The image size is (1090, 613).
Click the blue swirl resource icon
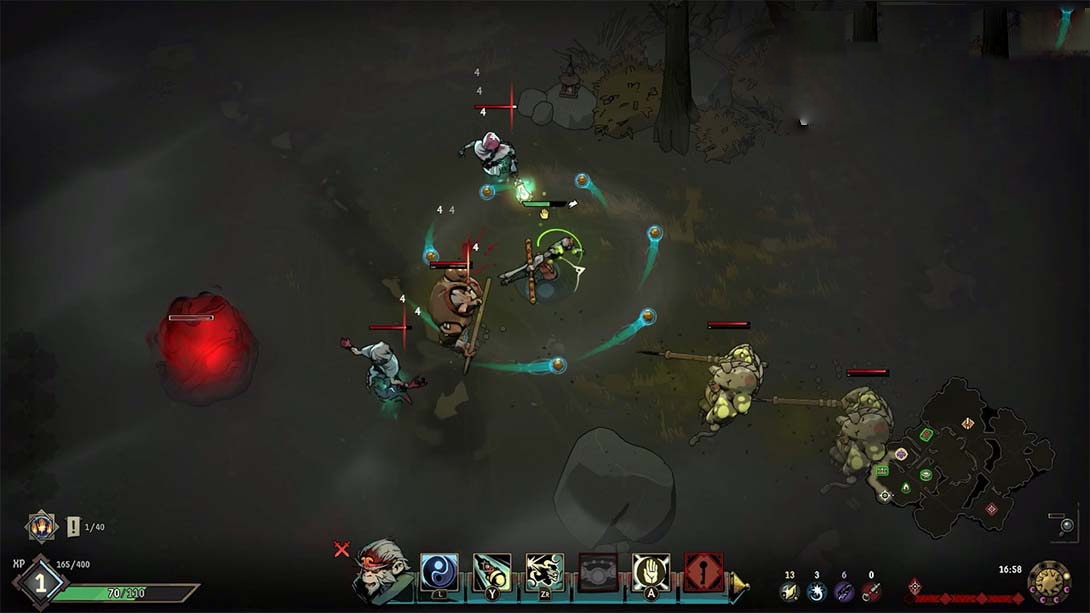coord(816,592)
